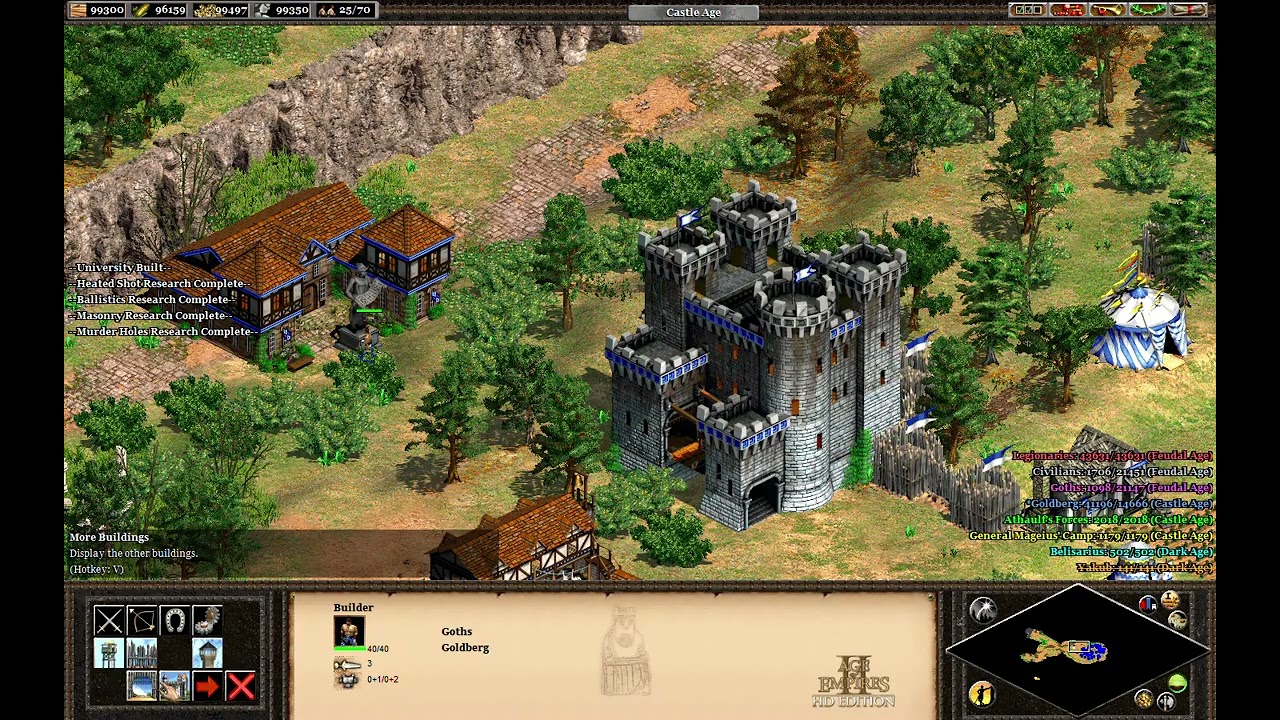Screen dimensions: 1280x720
Task: Choose the horseshoe build category icon
Action: (x=175, y=621)
